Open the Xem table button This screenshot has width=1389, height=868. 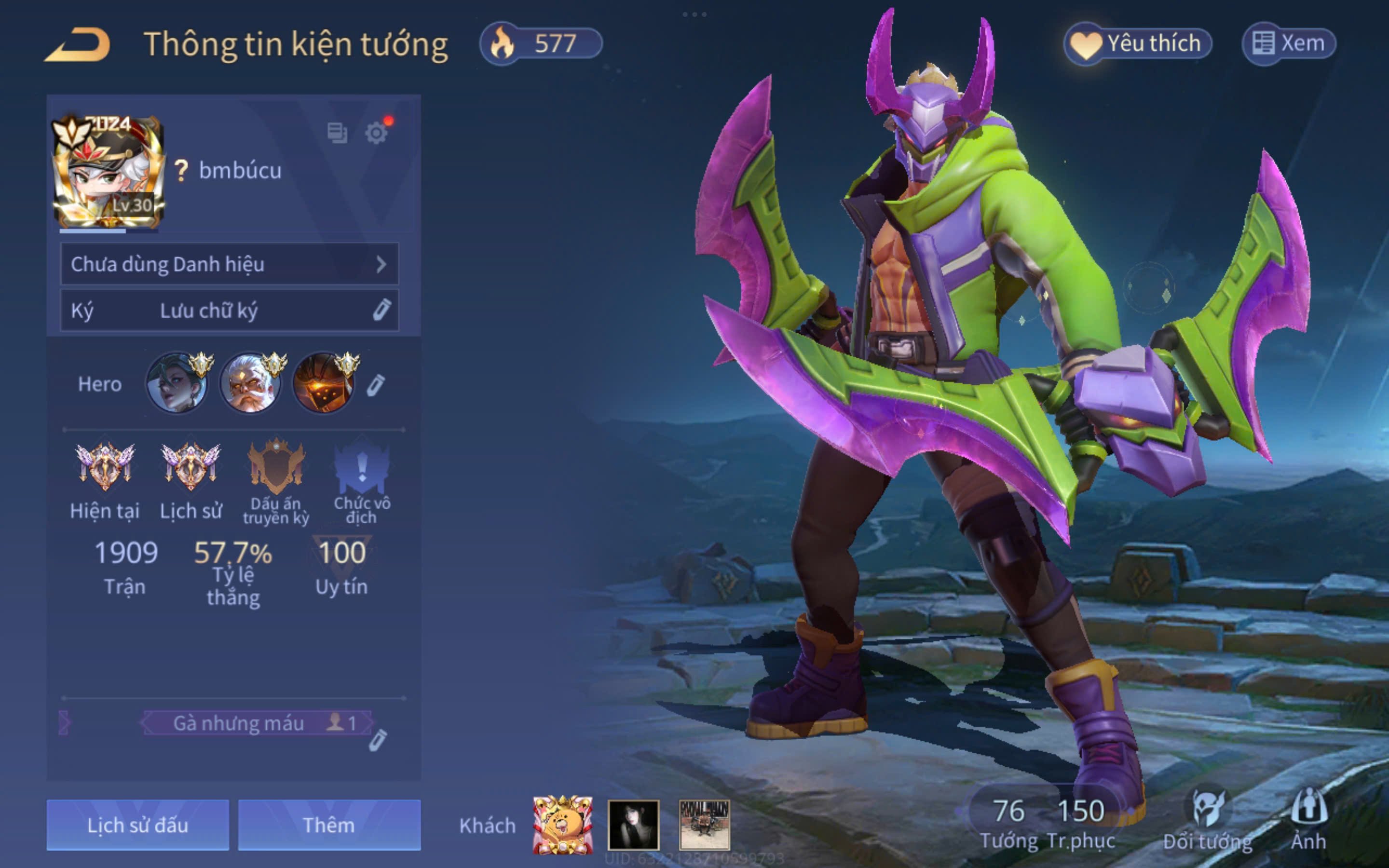point(1289,43)
